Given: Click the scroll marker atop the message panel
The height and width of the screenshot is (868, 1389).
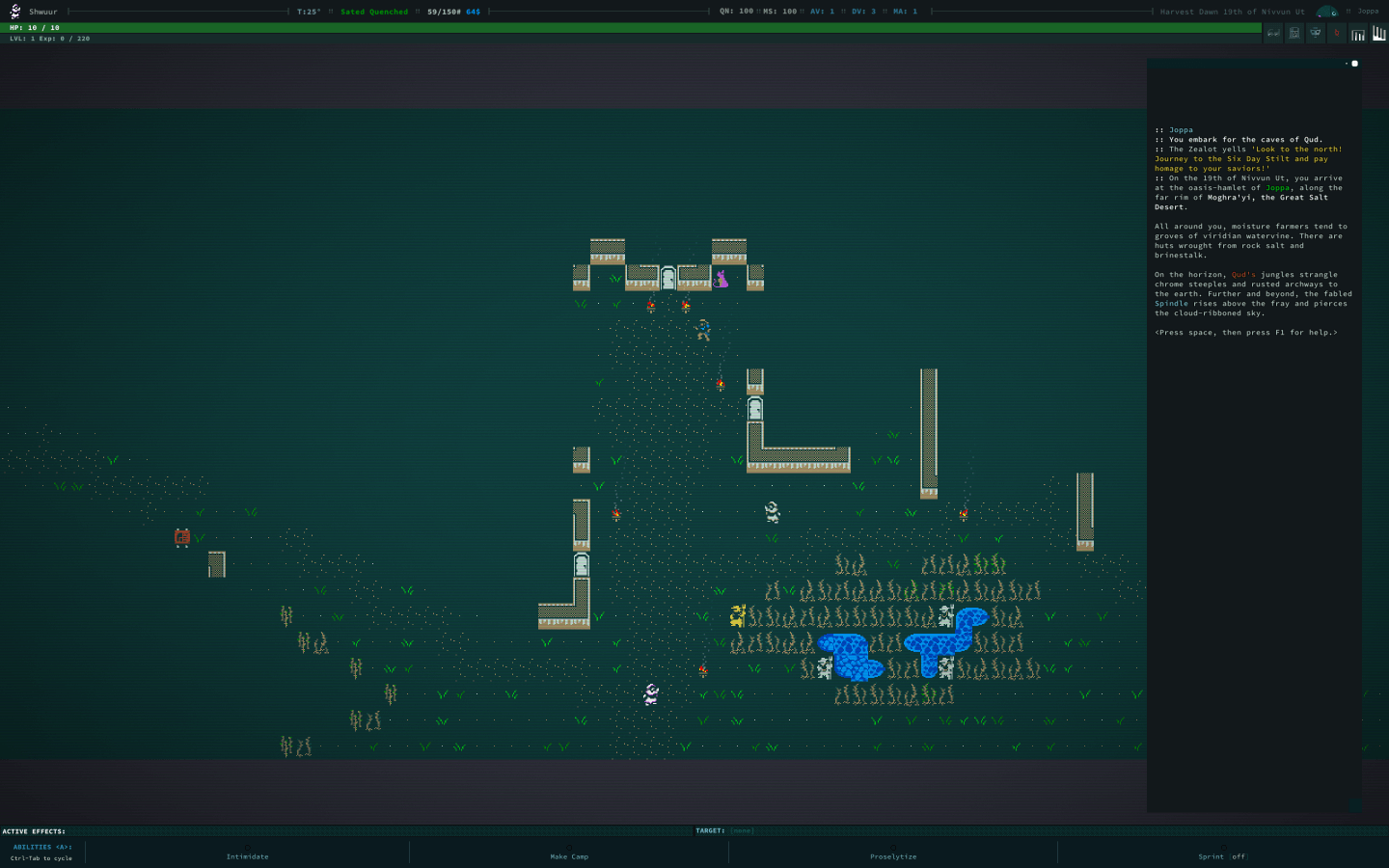Looking at the screenshot, I should 1354,63.
